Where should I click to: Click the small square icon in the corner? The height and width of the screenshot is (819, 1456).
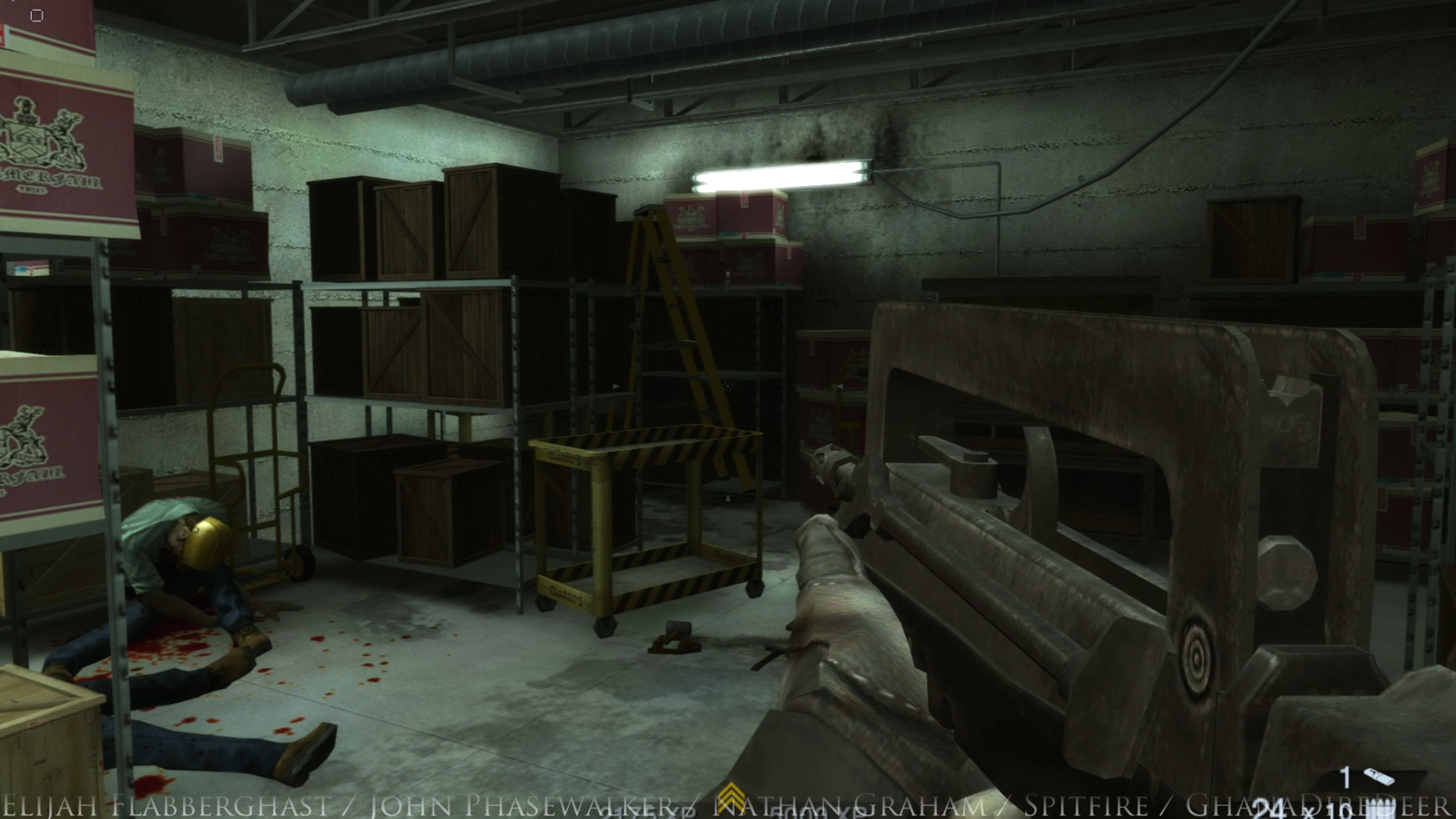click(36, 15)
